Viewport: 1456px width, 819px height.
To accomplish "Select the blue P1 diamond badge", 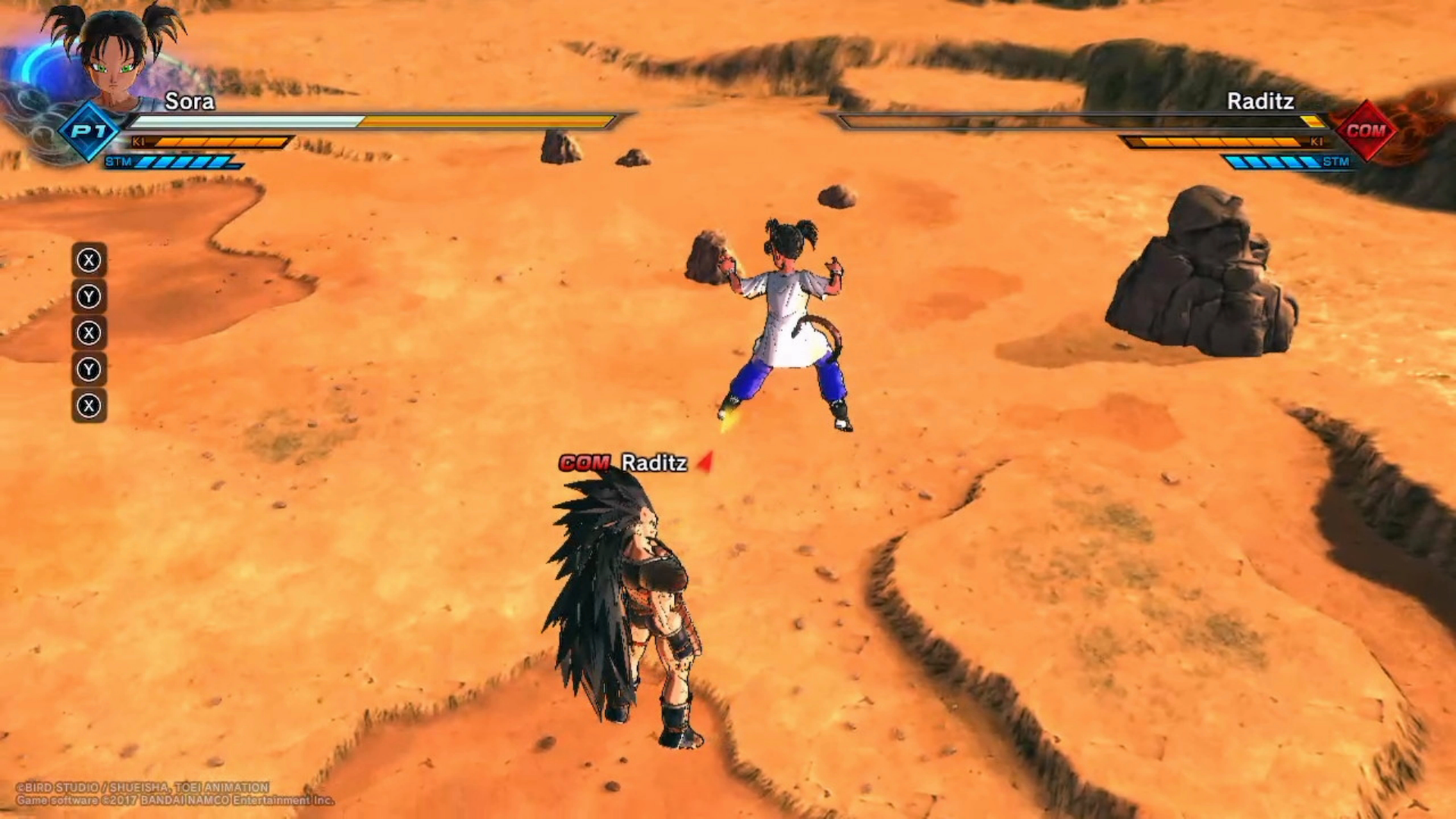I will (89, 131).
